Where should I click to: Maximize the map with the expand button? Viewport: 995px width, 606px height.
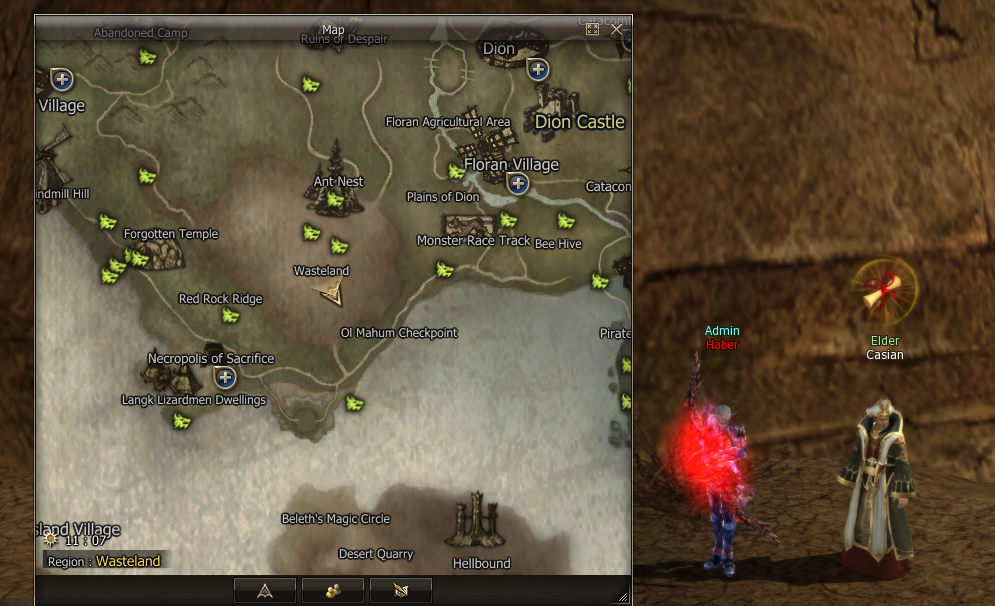(592, 29)
